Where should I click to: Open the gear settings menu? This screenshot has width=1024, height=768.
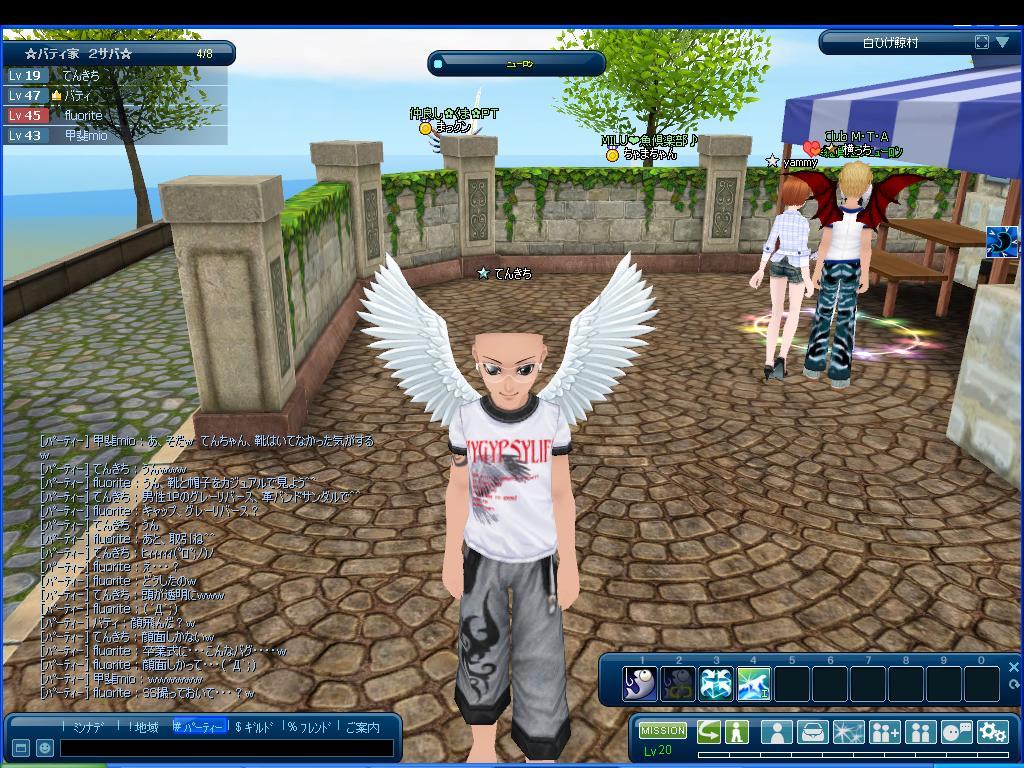pos(992,731)
